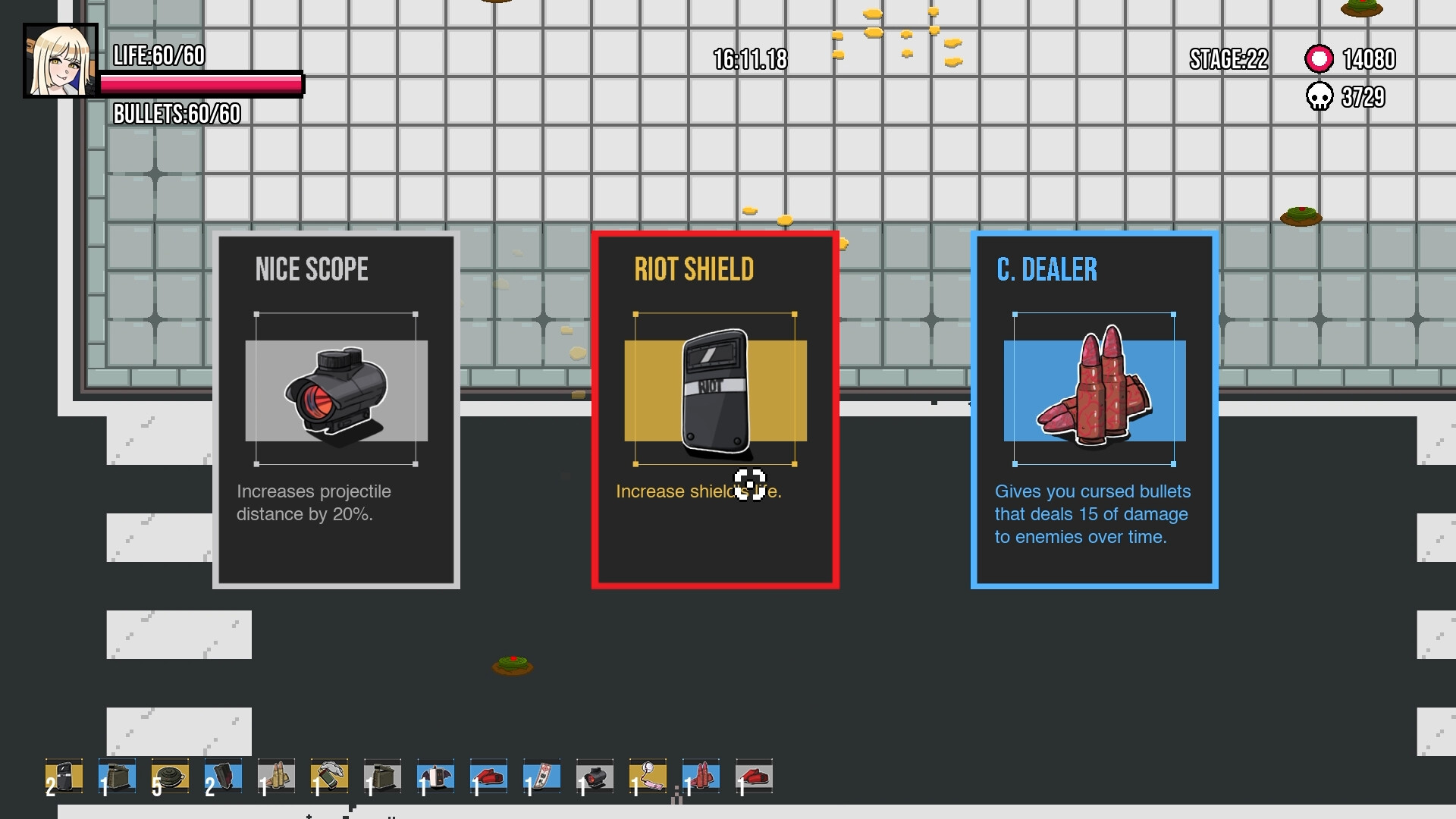The image size is (1456, 819).
Task: Select the red sneakers item at hotbar end
Action: [x=755, y=777]
